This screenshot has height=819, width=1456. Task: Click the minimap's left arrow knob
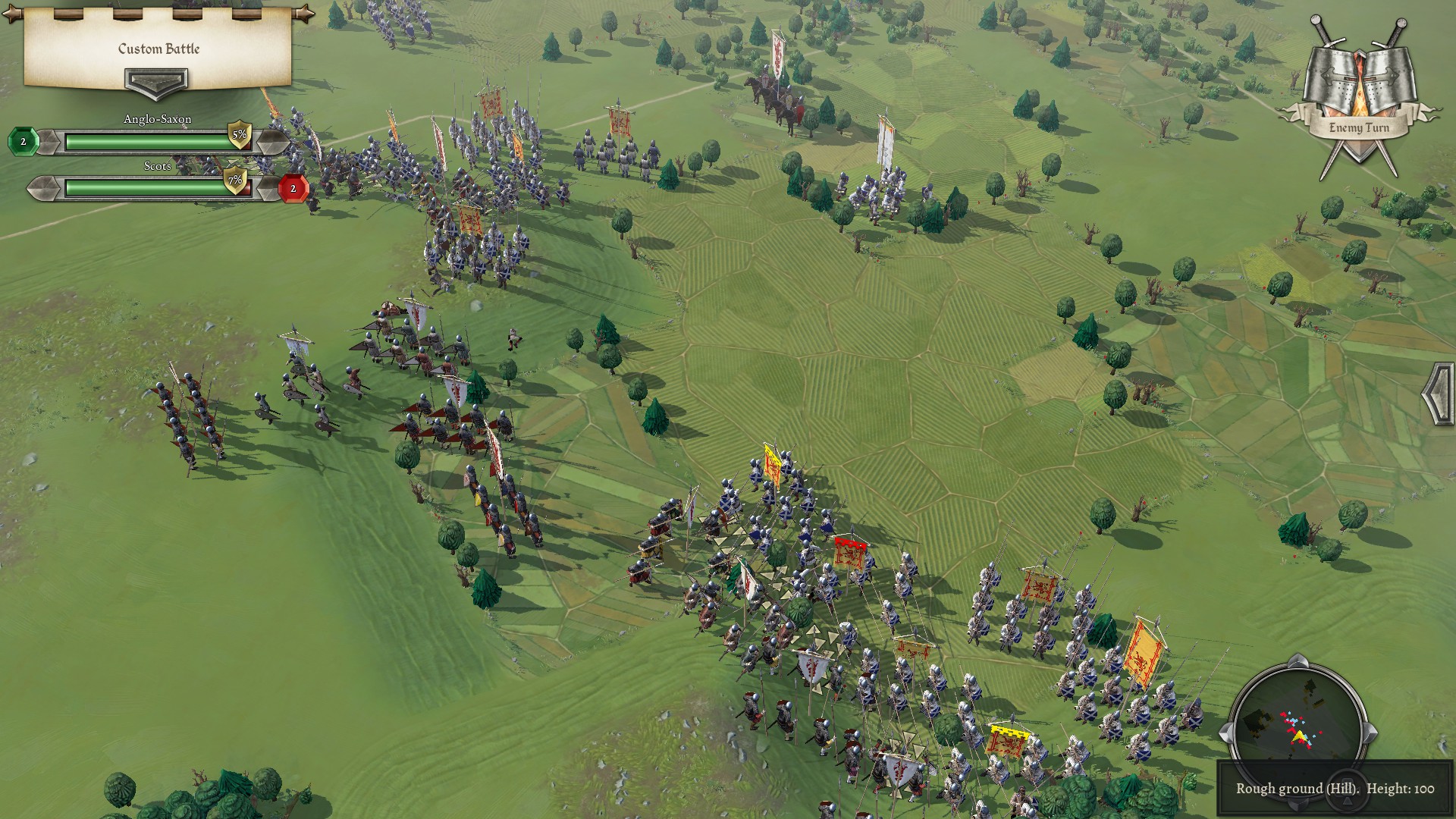click(x=1227, y=733)
